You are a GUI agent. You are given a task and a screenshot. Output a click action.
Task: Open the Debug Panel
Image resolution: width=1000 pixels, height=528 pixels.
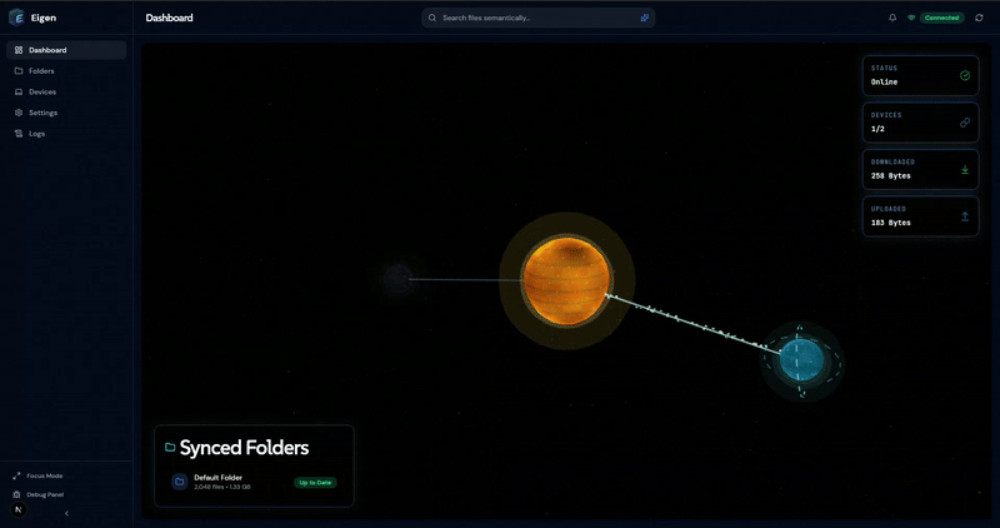click(x=44, y=494)
